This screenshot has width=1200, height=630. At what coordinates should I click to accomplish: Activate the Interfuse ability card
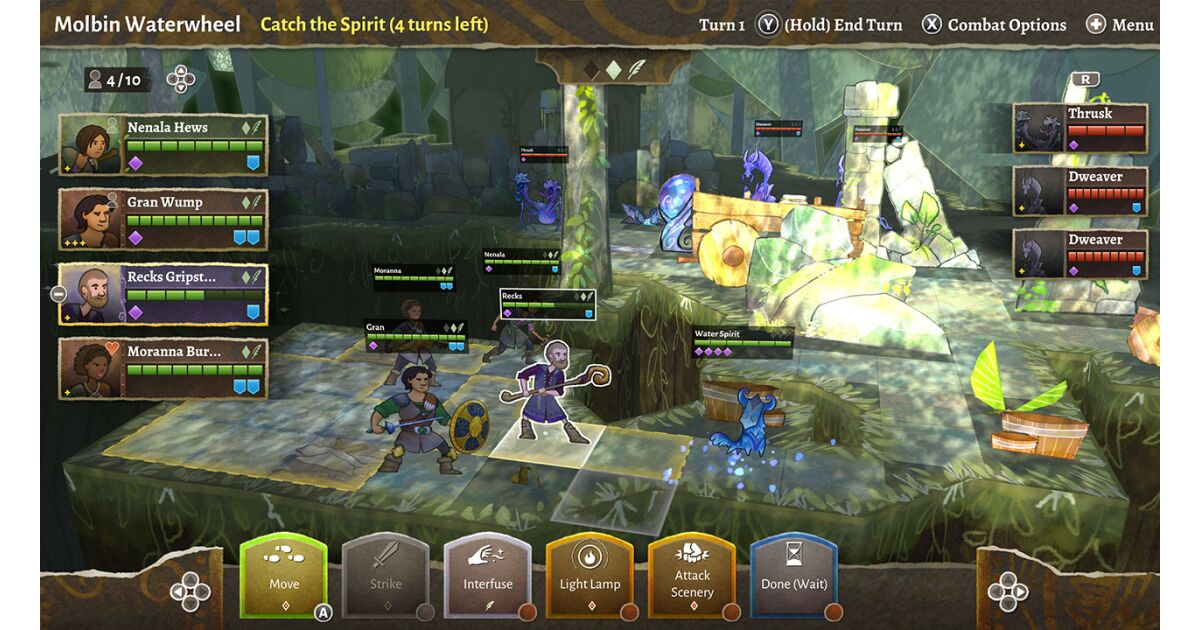(488, 576)
